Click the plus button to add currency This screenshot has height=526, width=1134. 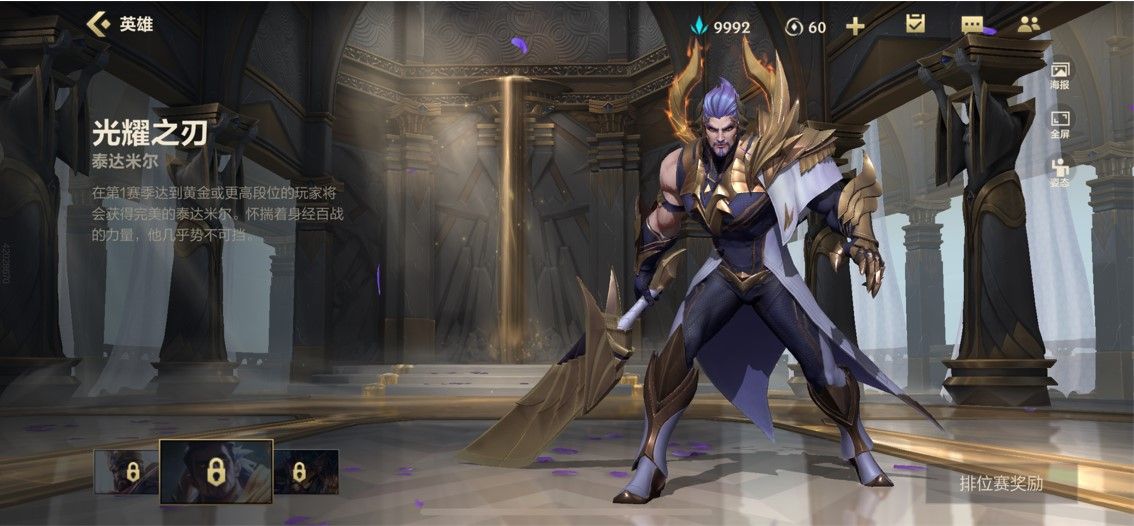[x=855, y=26]
